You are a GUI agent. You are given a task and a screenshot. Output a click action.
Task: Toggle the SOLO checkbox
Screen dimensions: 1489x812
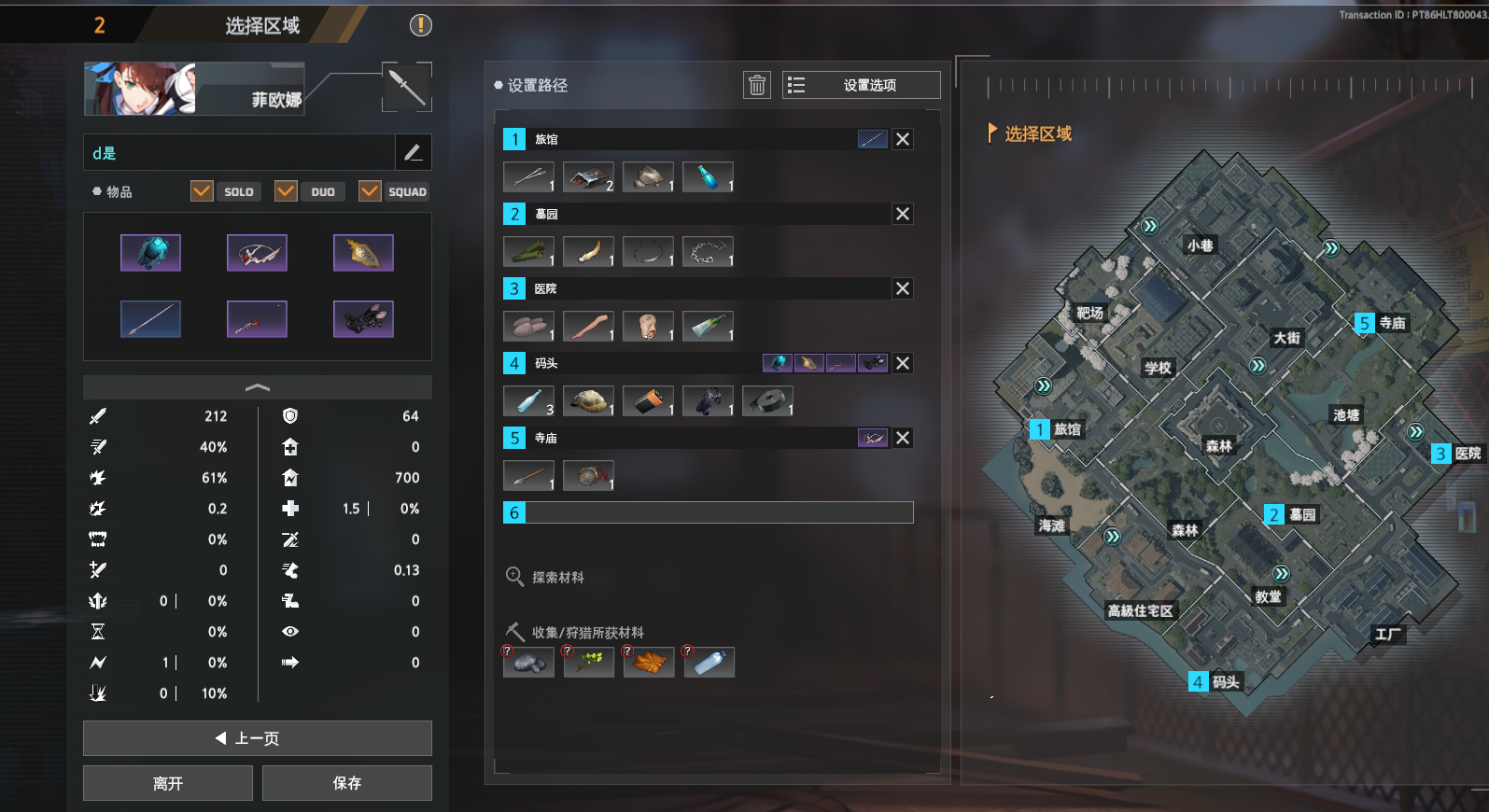point(202,191)
